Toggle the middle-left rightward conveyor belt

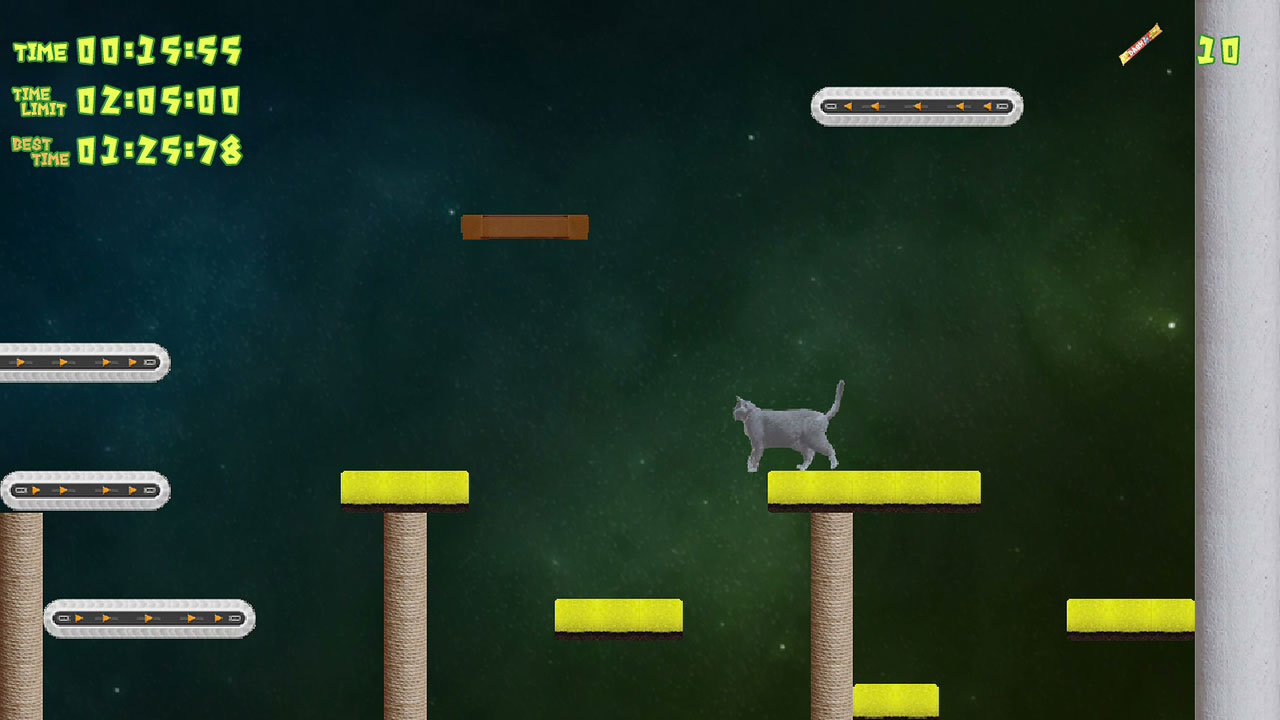pyautogui.click(x=85, y=491)
